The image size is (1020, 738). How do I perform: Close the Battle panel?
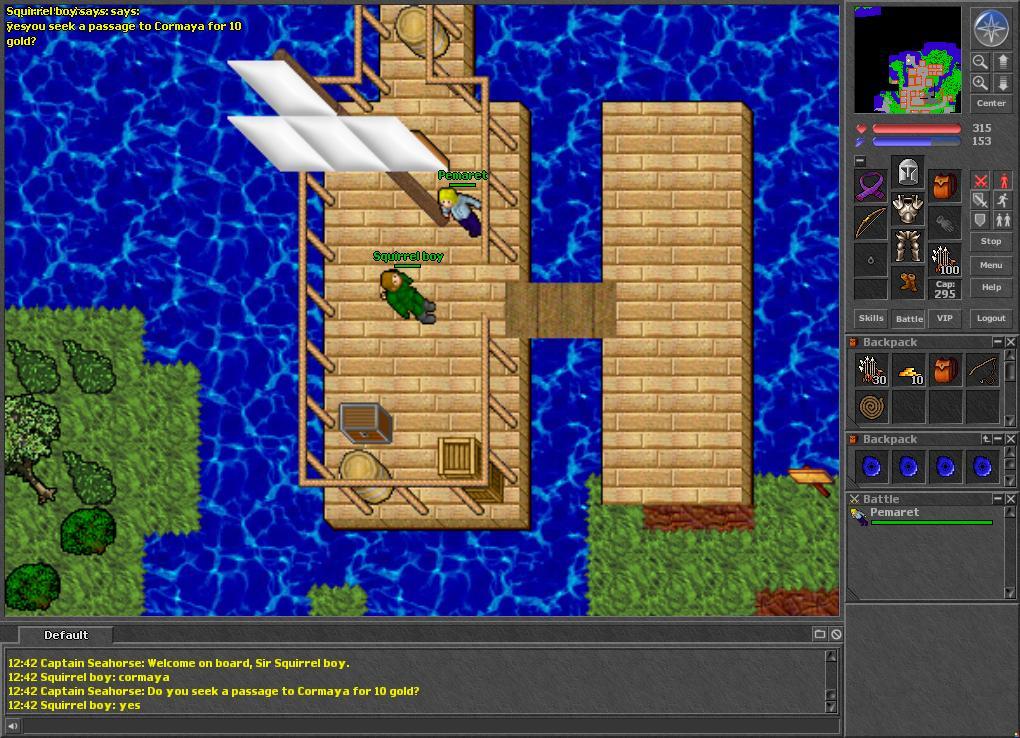1010,498
